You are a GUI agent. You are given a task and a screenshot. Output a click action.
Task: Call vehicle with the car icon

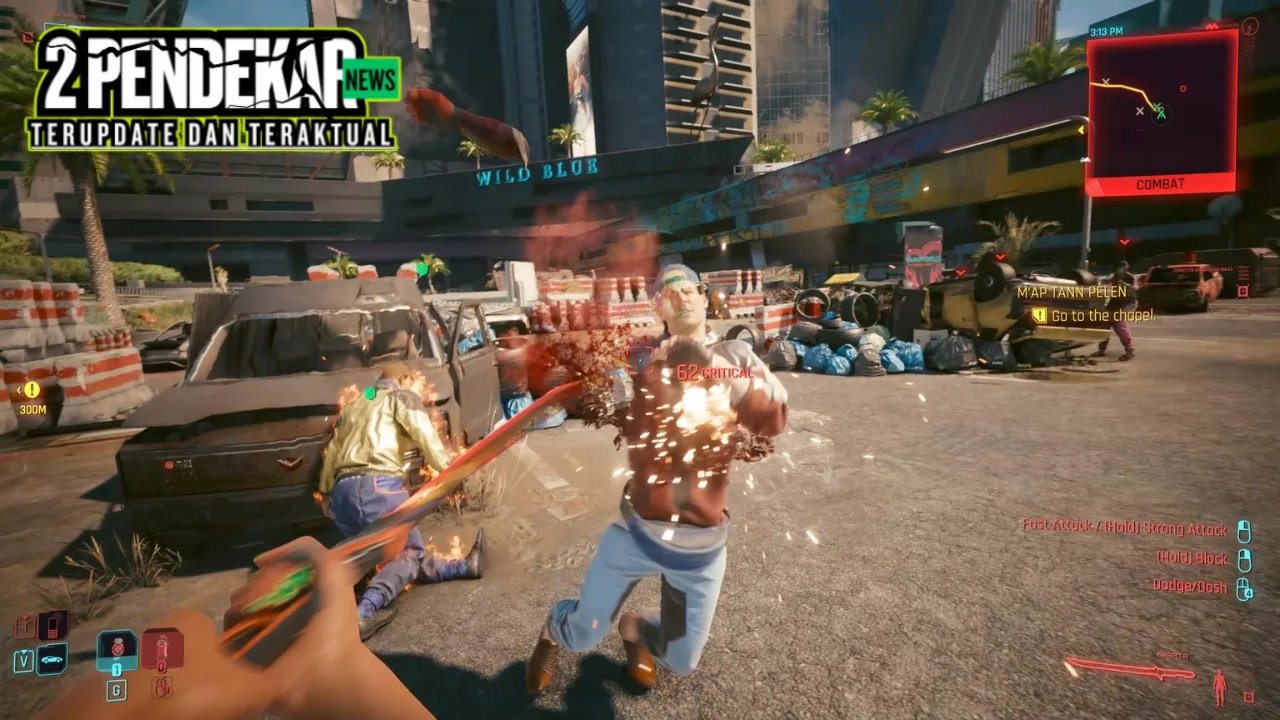click(x=51, y=658)
